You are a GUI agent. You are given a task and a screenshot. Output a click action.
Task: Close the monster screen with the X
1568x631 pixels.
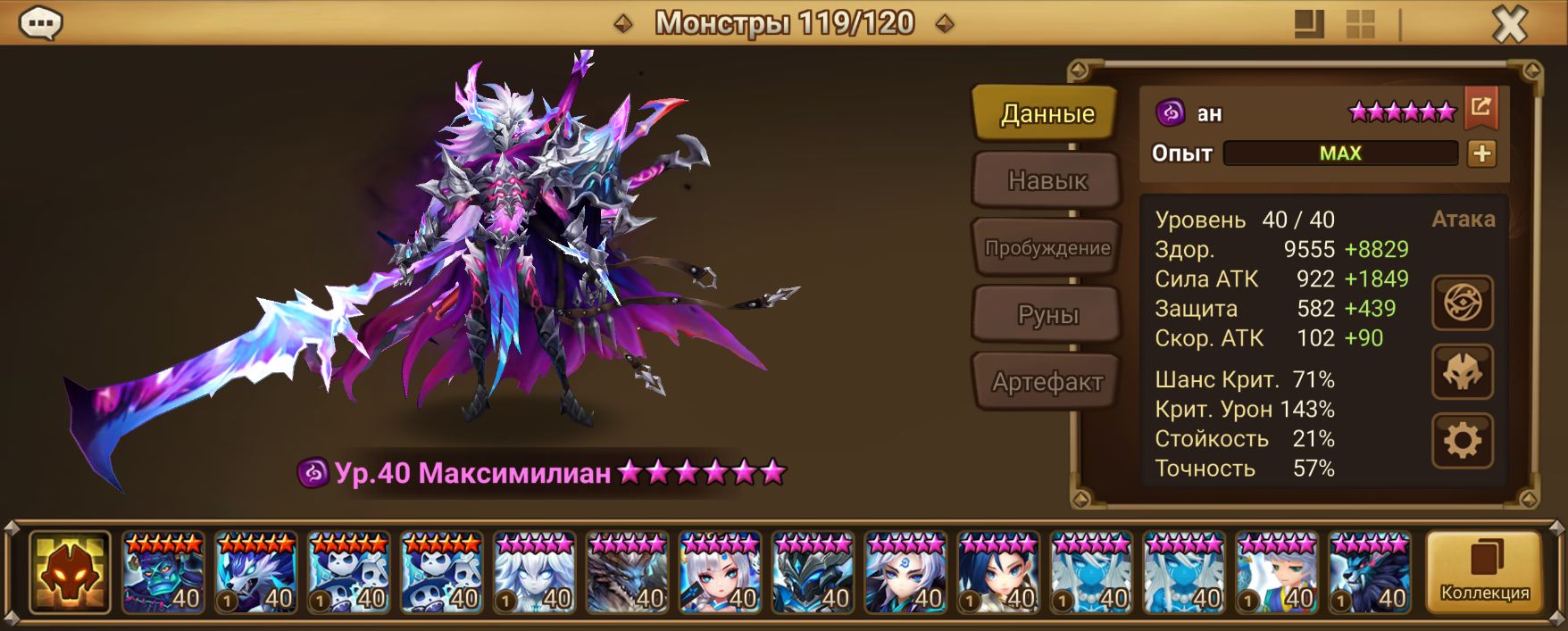coord(1510,24)
